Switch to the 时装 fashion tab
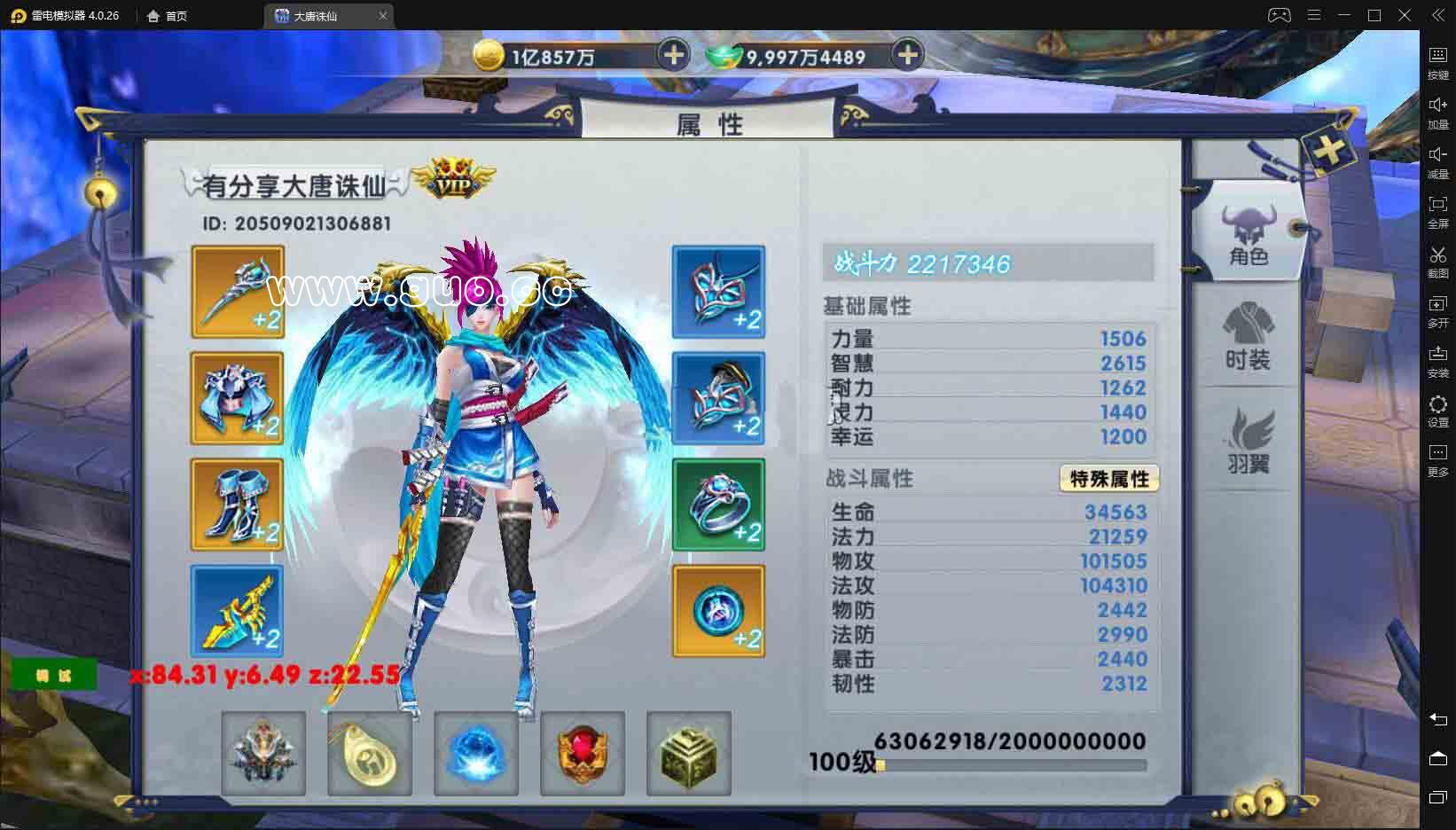1456x830 pixels. [1248, 341]
